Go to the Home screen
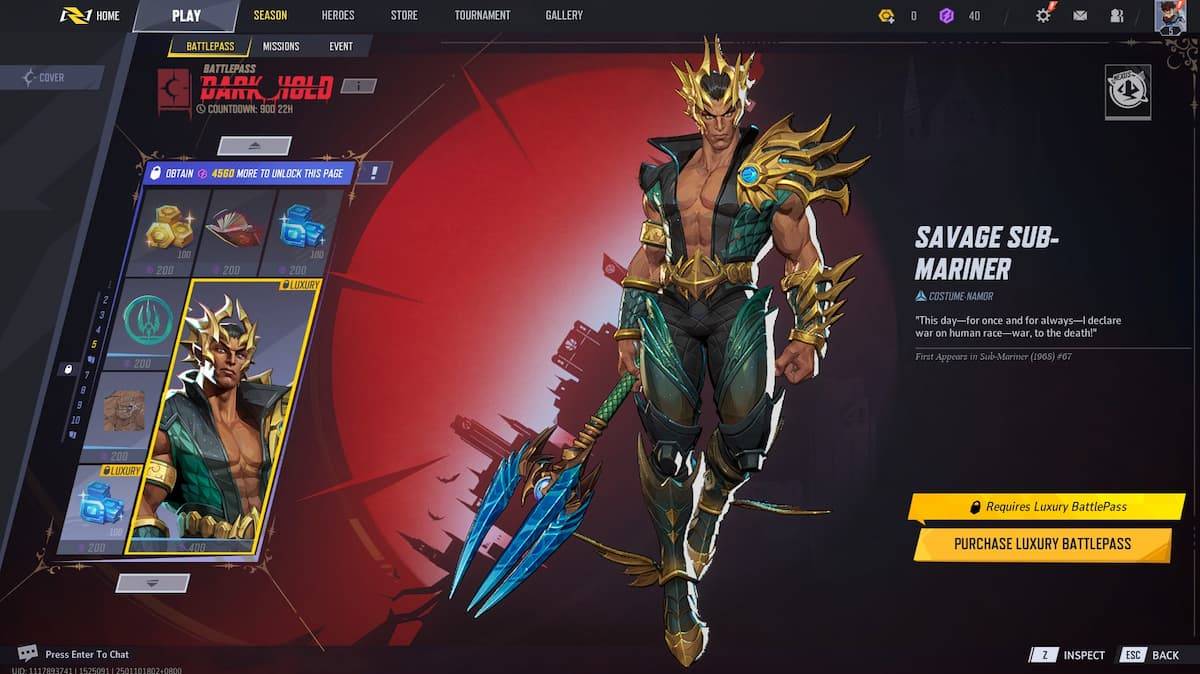This screenshot has height=674, width=1200. 90,15
